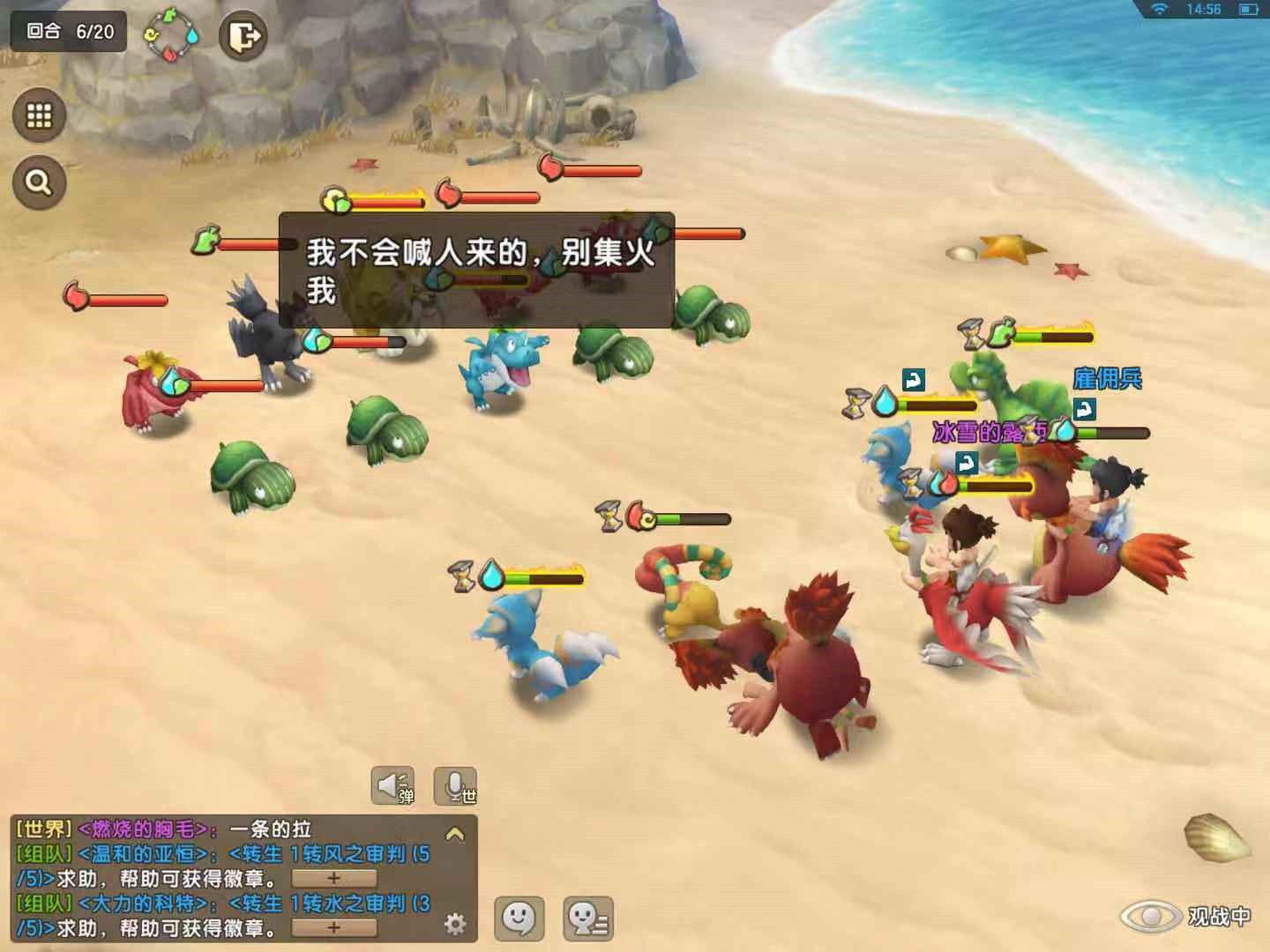Screen dimensions: 1270x952
Task: Toggle the speaker 弹 bullet-chat button
Action: 393,785
